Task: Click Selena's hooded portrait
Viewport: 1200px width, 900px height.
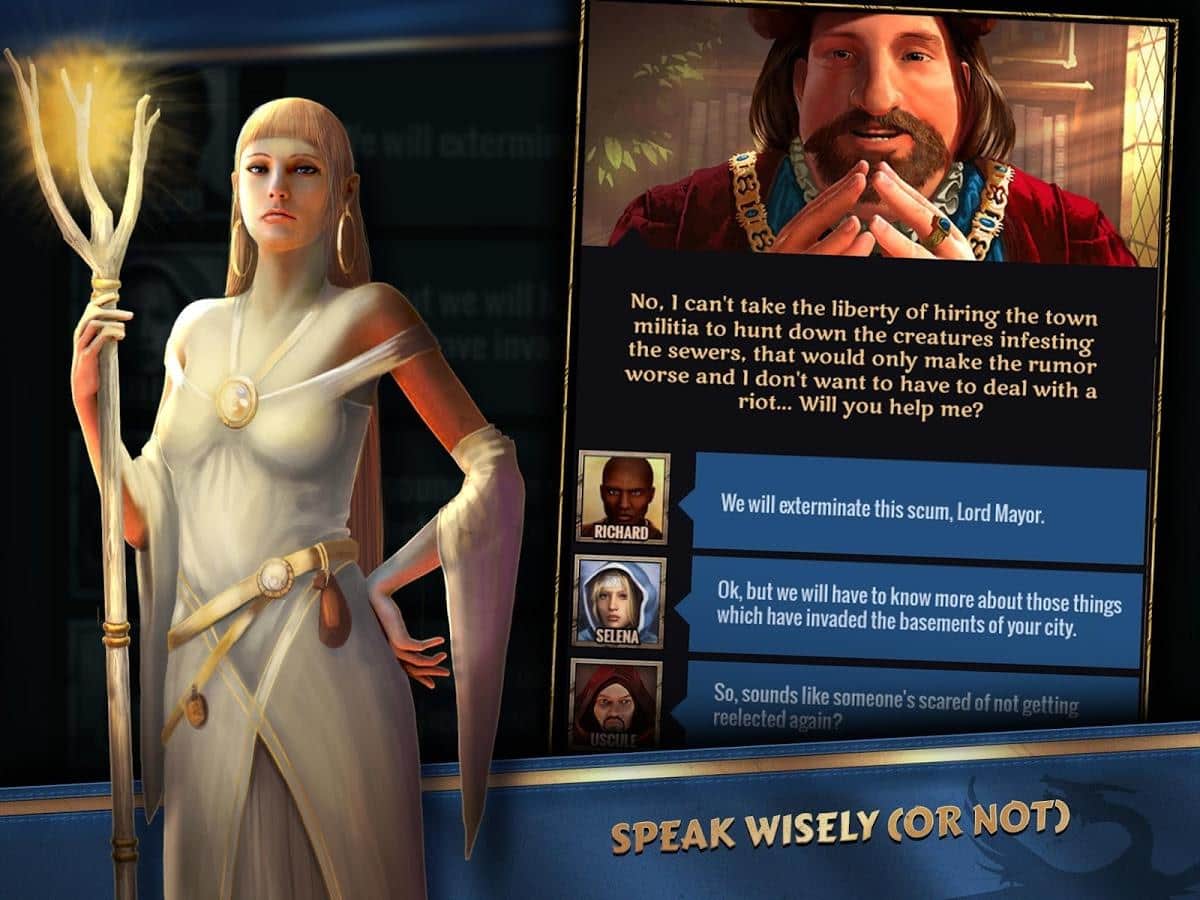Action: [x=619, y=602]
